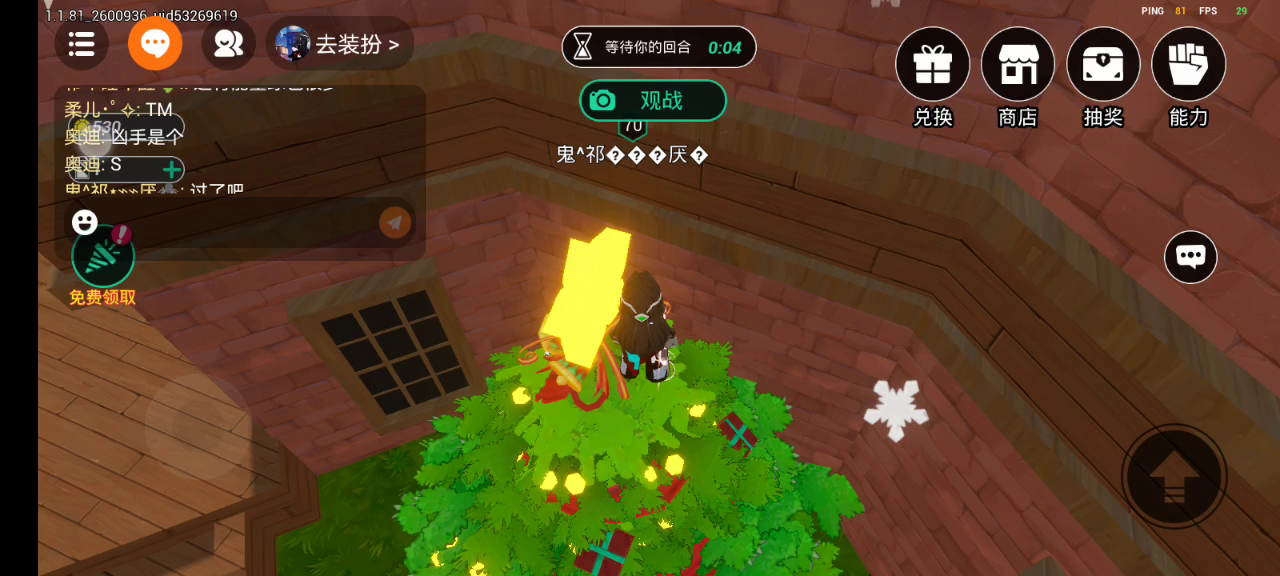Add coins with the green plus button
This screenshot has height=576, width=1280.
pyautogui.click(x=171, y=169)
